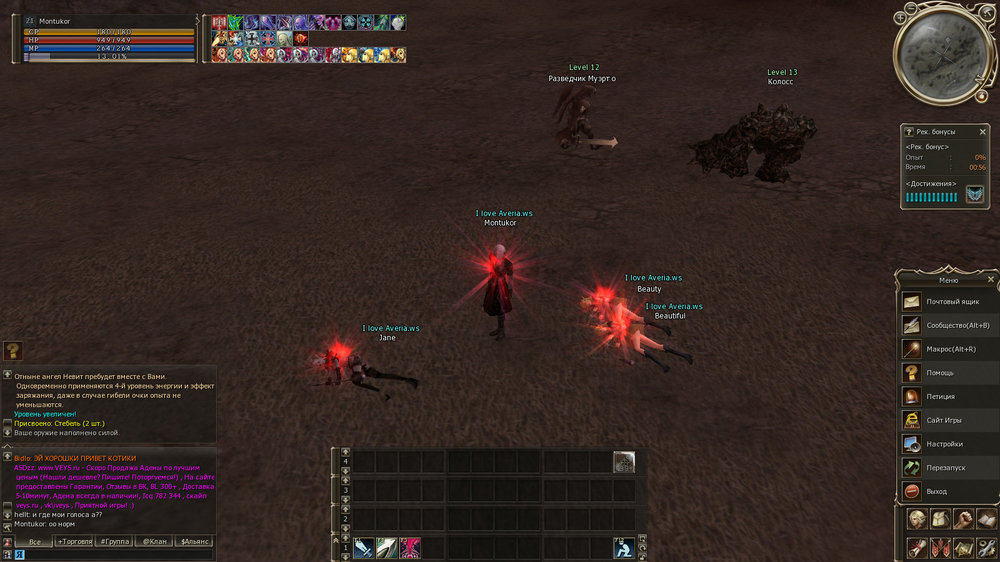Use the sitting figure action in hotbar
Screen dimensions: 1000x562
point(624,548)
